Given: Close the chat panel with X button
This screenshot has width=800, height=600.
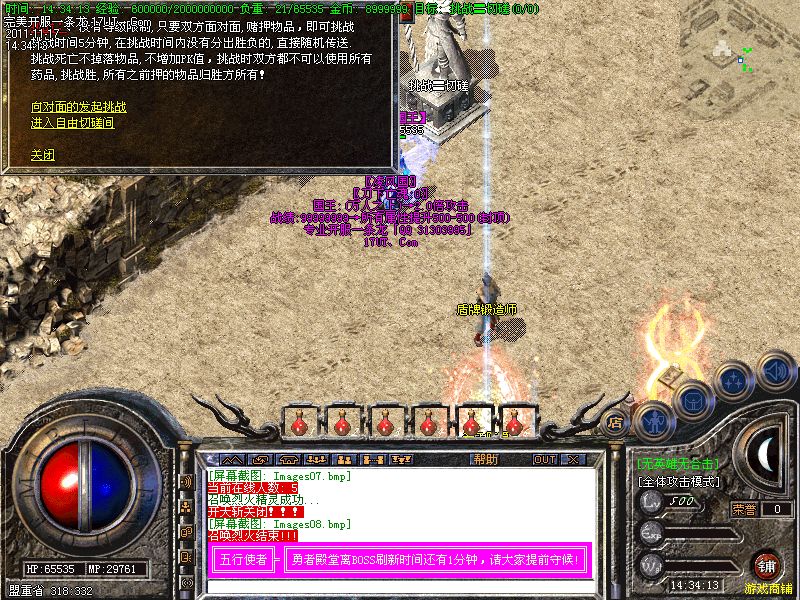Looking at the screenshot, I should 573,459.
